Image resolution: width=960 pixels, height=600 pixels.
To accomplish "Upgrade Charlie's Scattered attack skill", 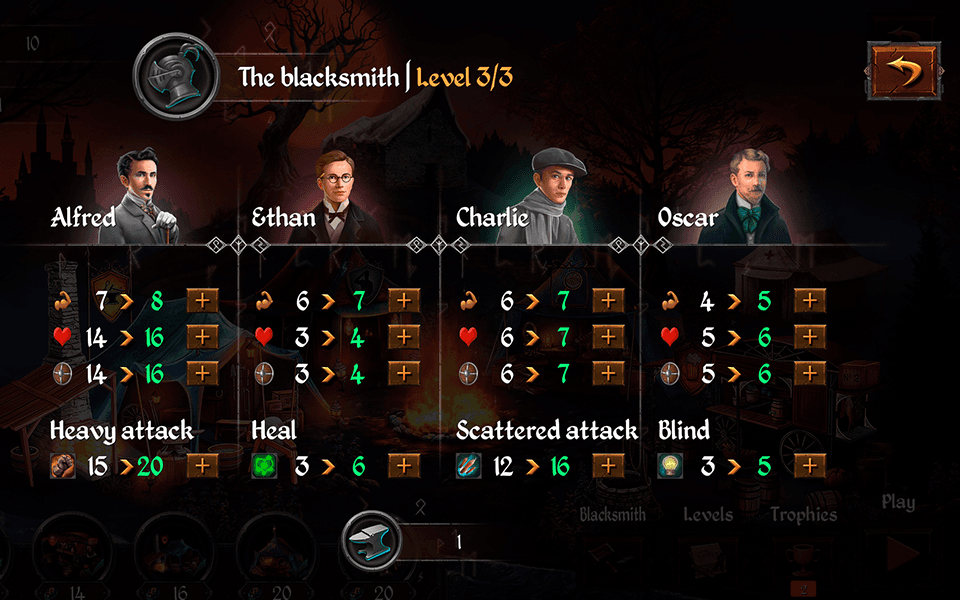I will 608,466.
